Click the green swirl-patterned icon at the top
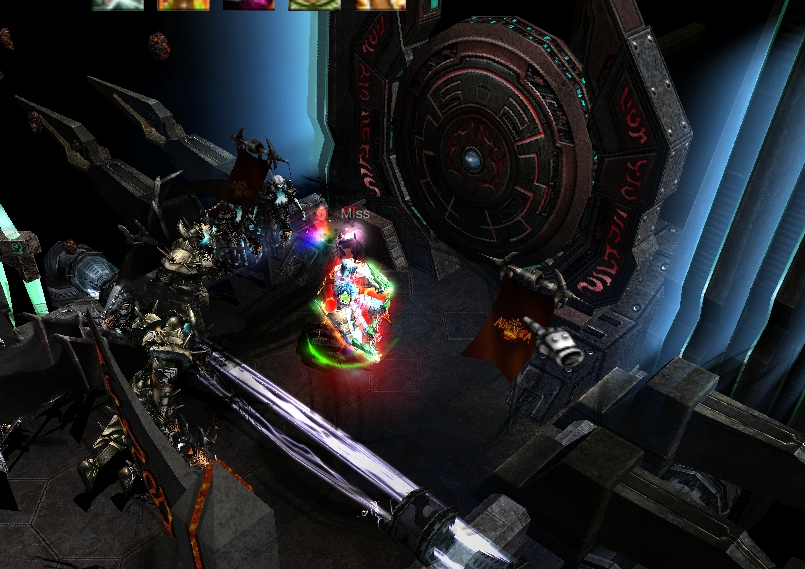This screenshot has width=805, height=569. point(312,4)
